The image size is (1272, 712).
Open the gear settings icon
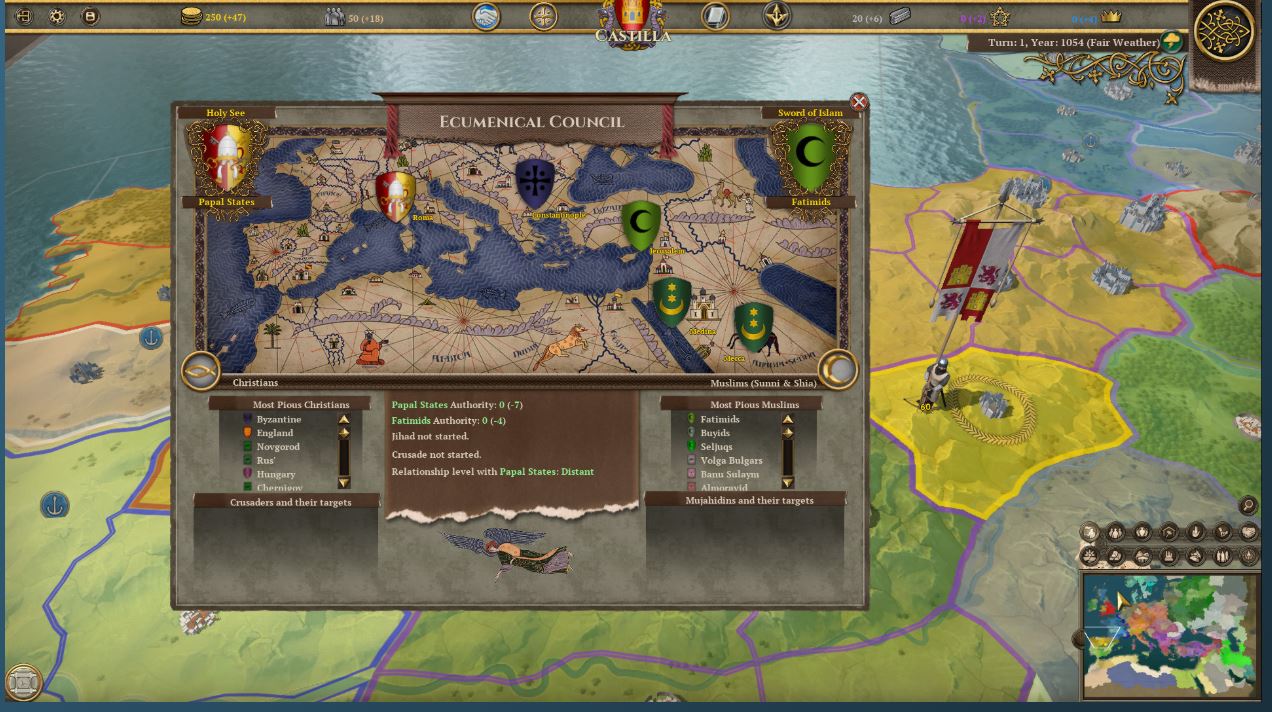57,16
